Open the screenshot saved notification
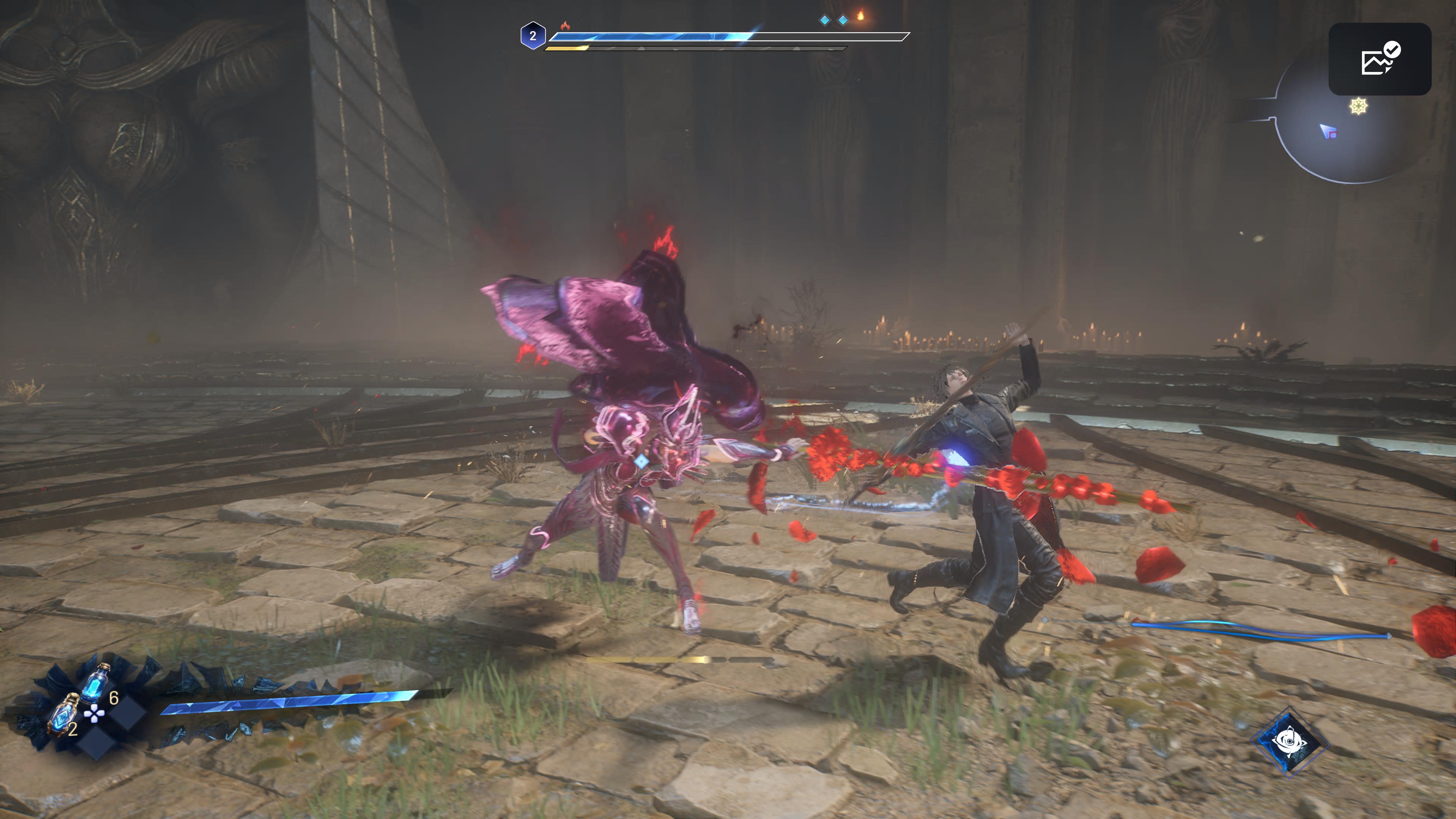 click(x=1379, y=60)
